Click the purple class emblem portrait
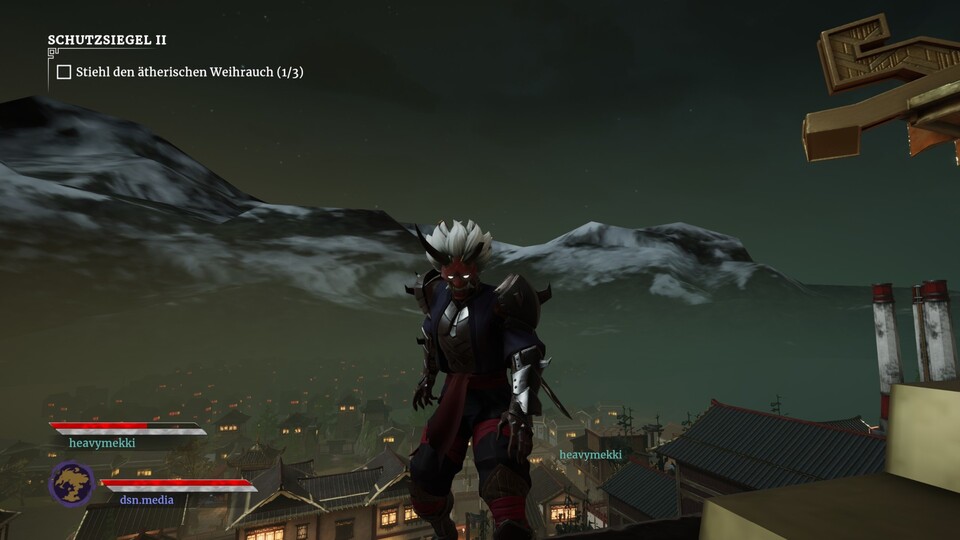 pos(72,484)
